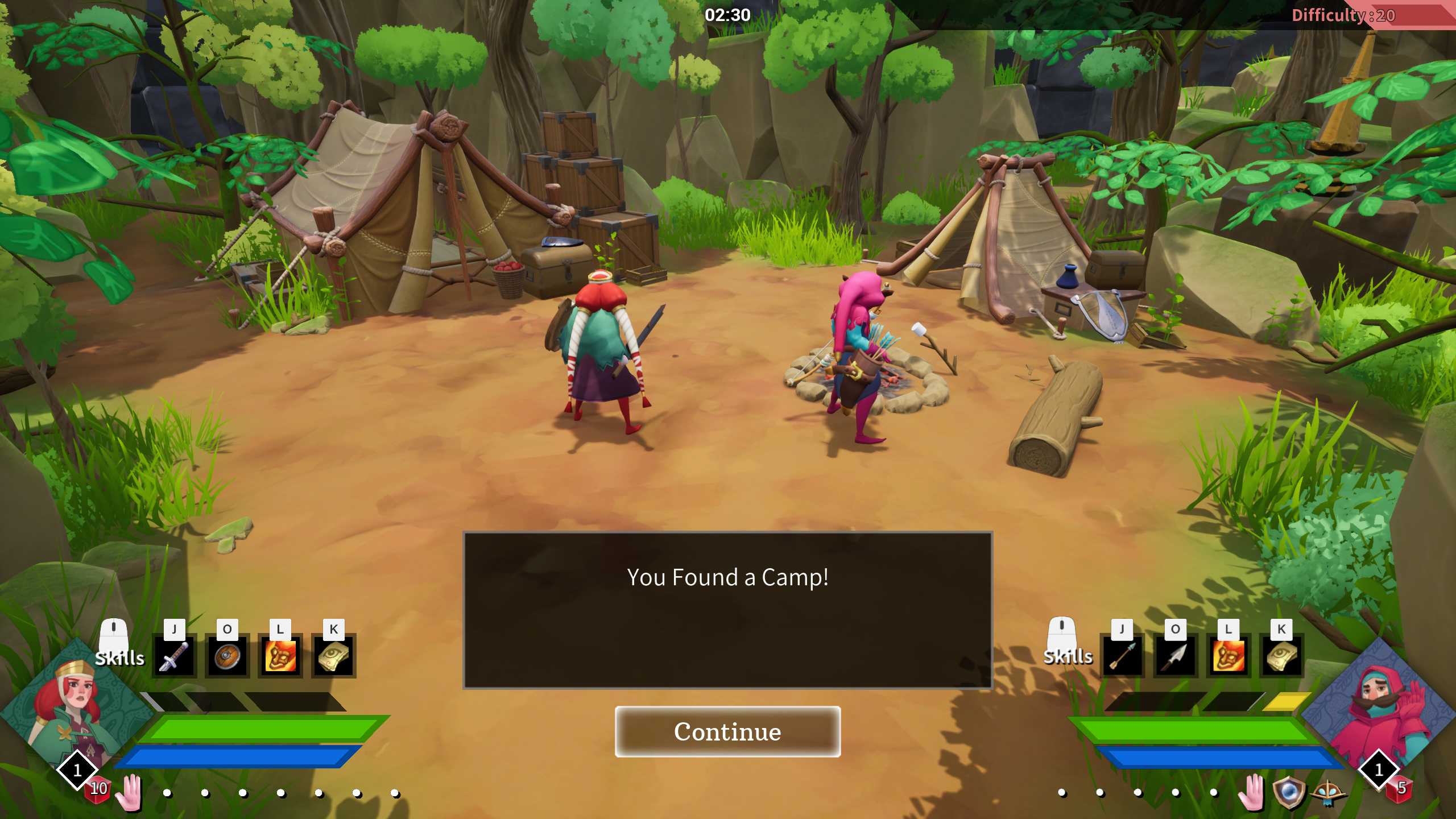This screenshot has height=819, width=1456.
Task: Click the pink hand icon beside the archer's items
Action: tap(1251, 792)
